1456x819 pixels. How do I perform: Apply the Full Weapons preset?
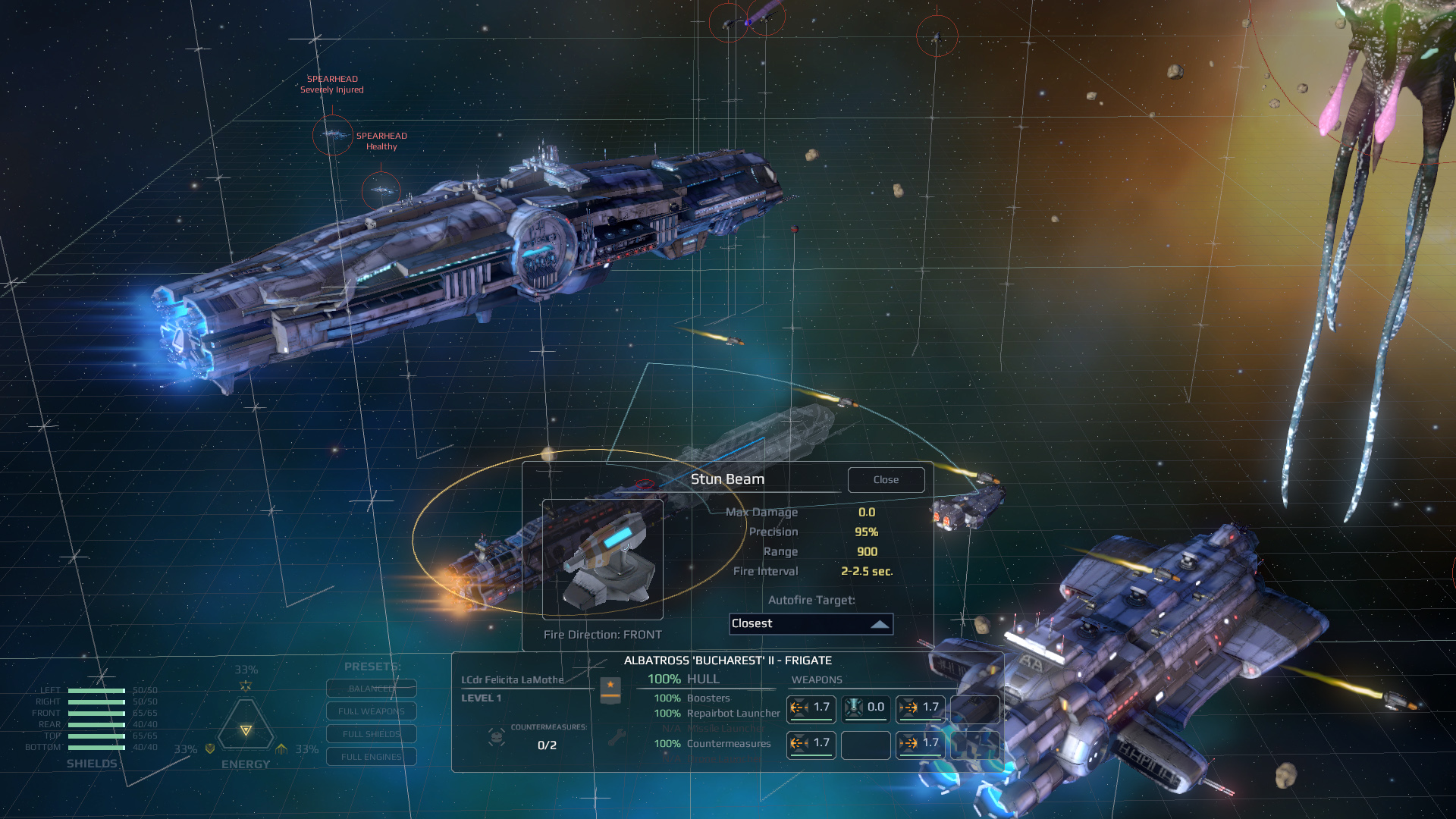click(x=371, y=711)
